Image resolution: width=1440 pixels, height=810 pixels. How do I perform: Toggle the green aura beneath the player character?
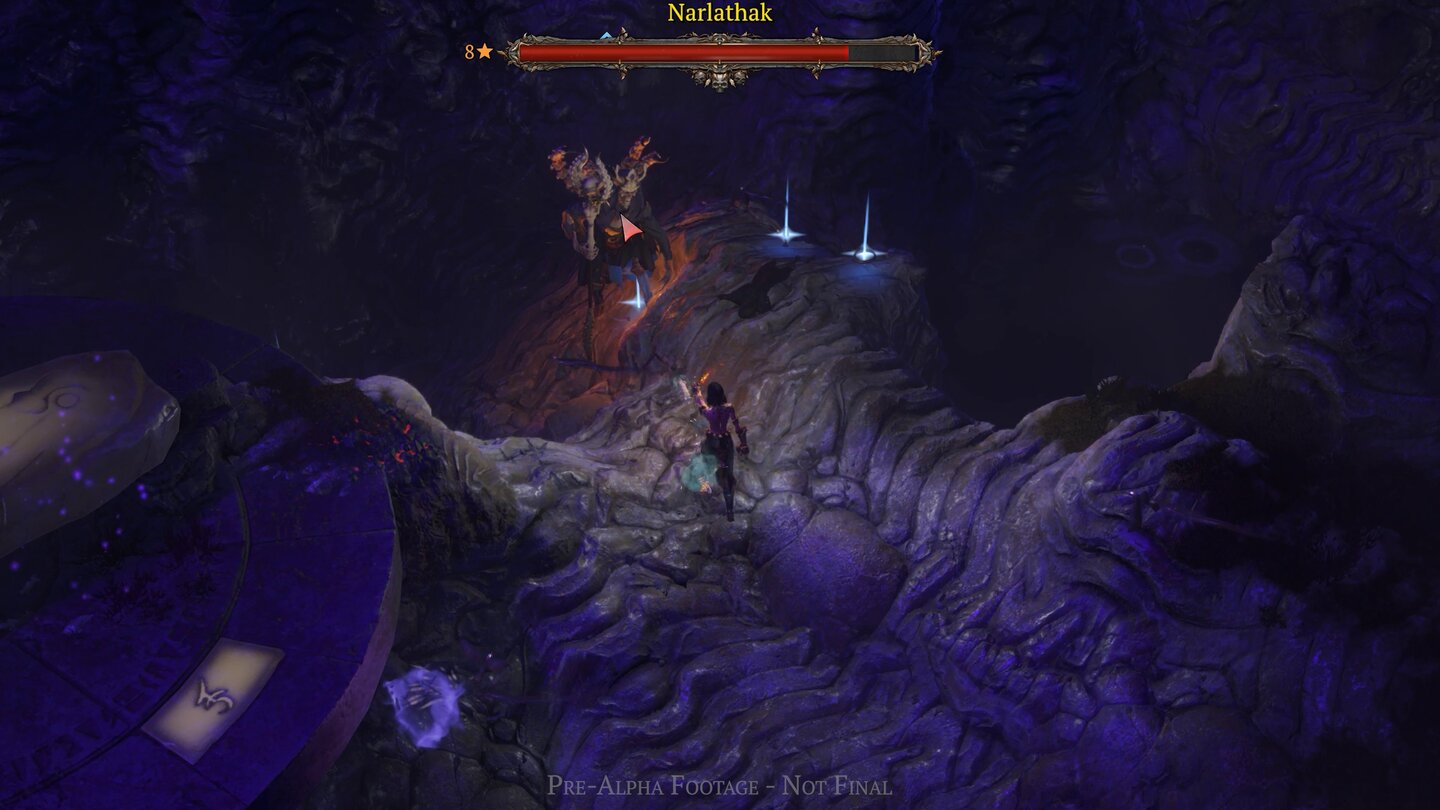(700, 470)
